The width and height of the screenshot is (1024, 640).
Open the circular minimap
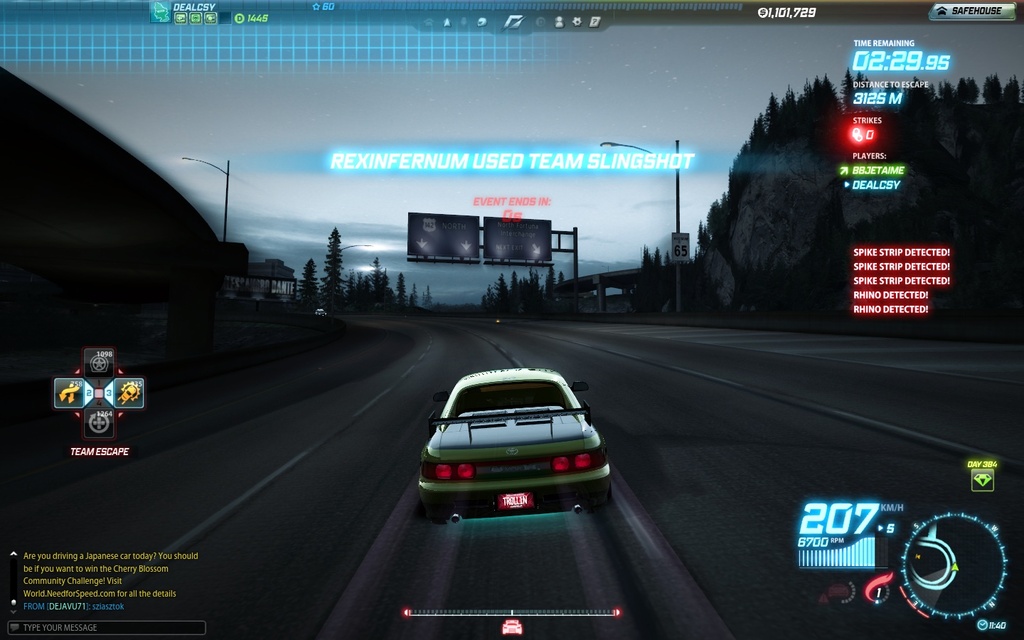click(x=952, y=567)
